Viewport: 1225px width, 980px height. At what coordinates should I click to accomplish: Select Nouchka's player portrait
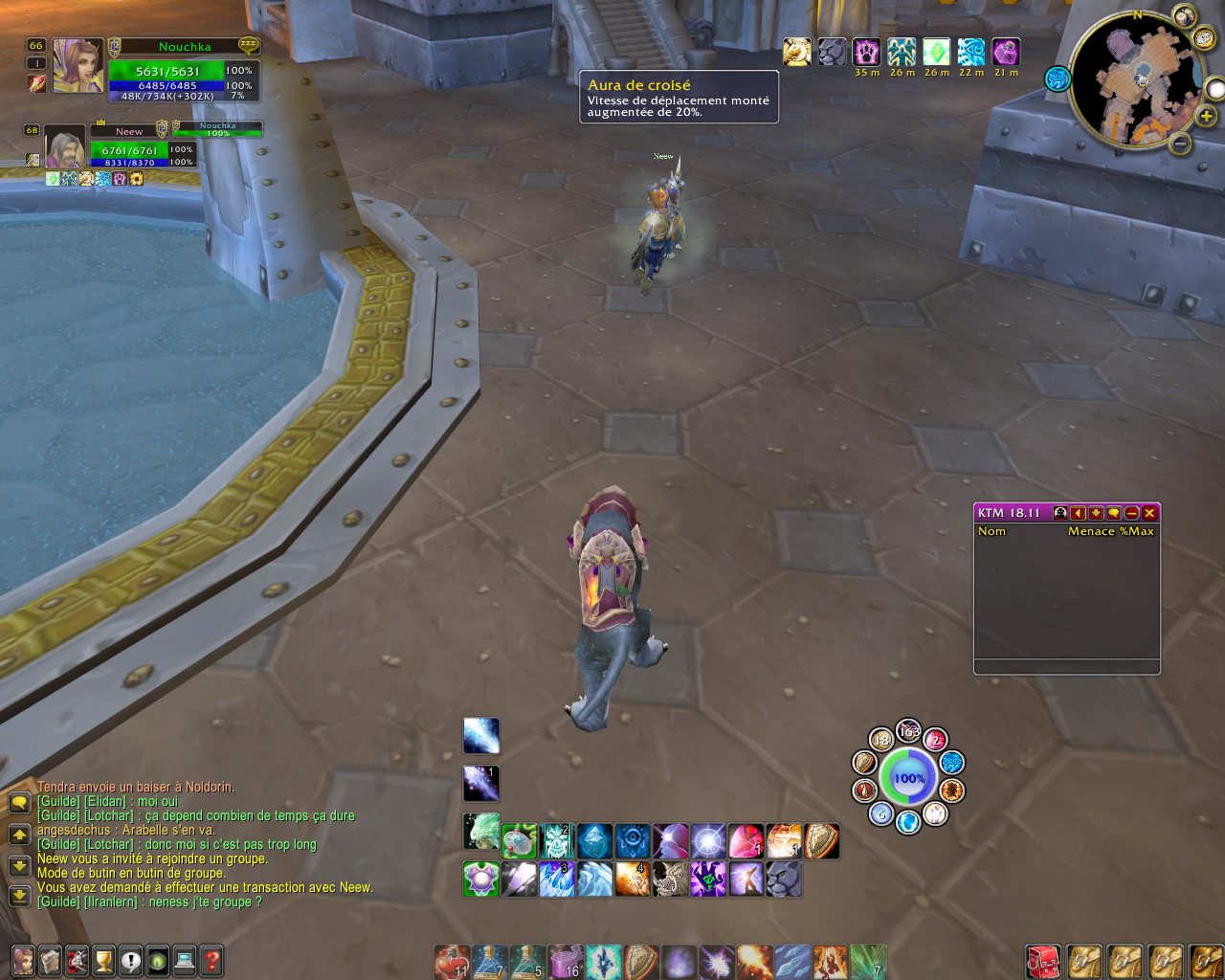click(77, 66)
